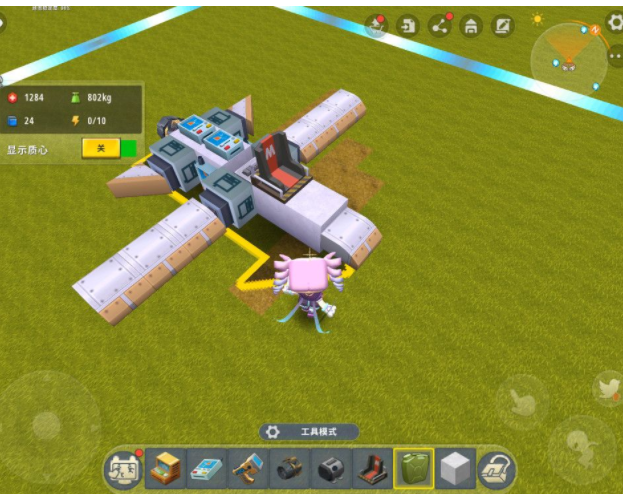
Task: Tap the bird fly button
Action: tap(607, 388)
